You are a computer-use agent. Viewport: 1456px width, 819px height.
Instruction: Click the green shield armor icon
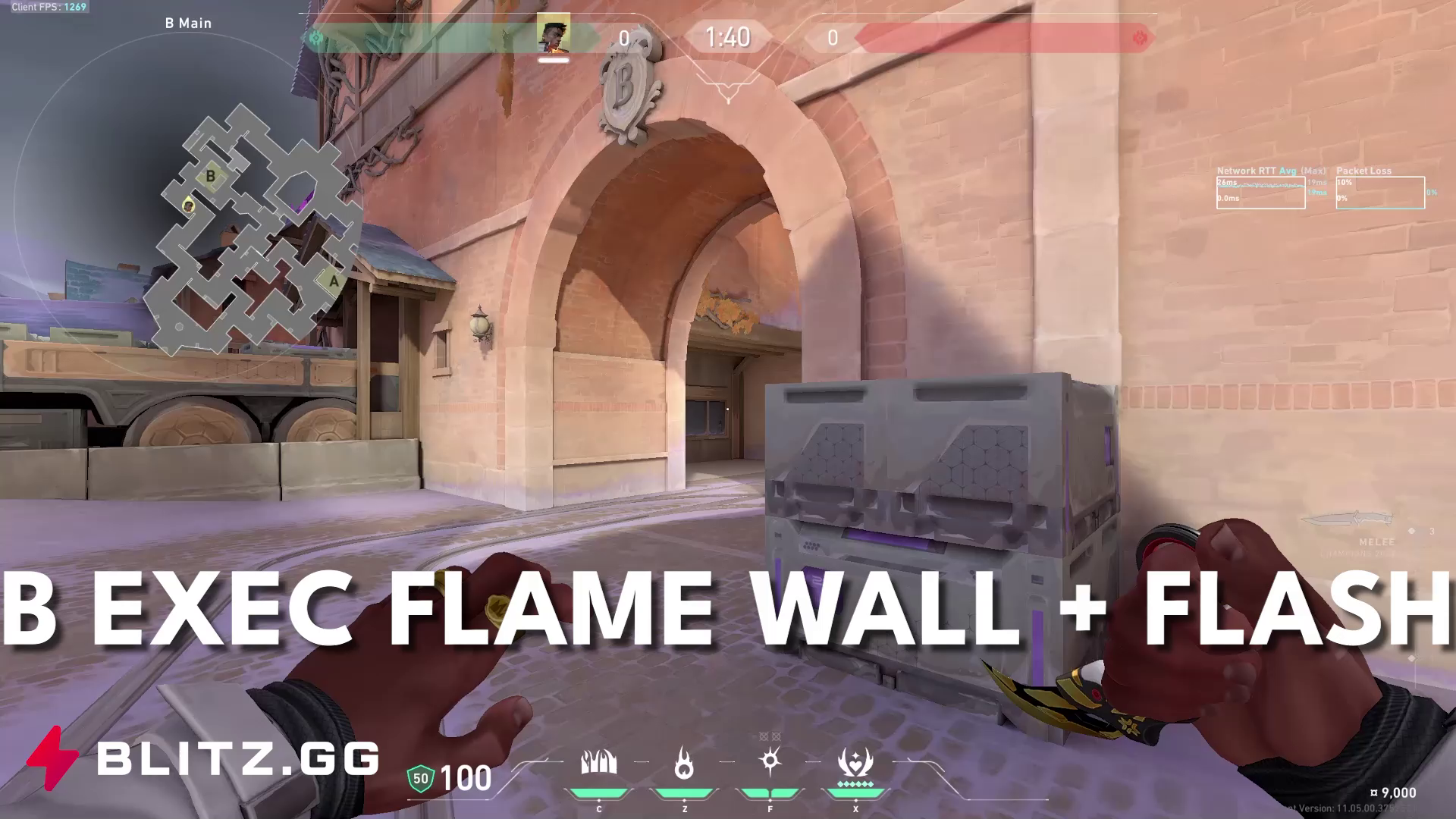(x=422, y=777)
